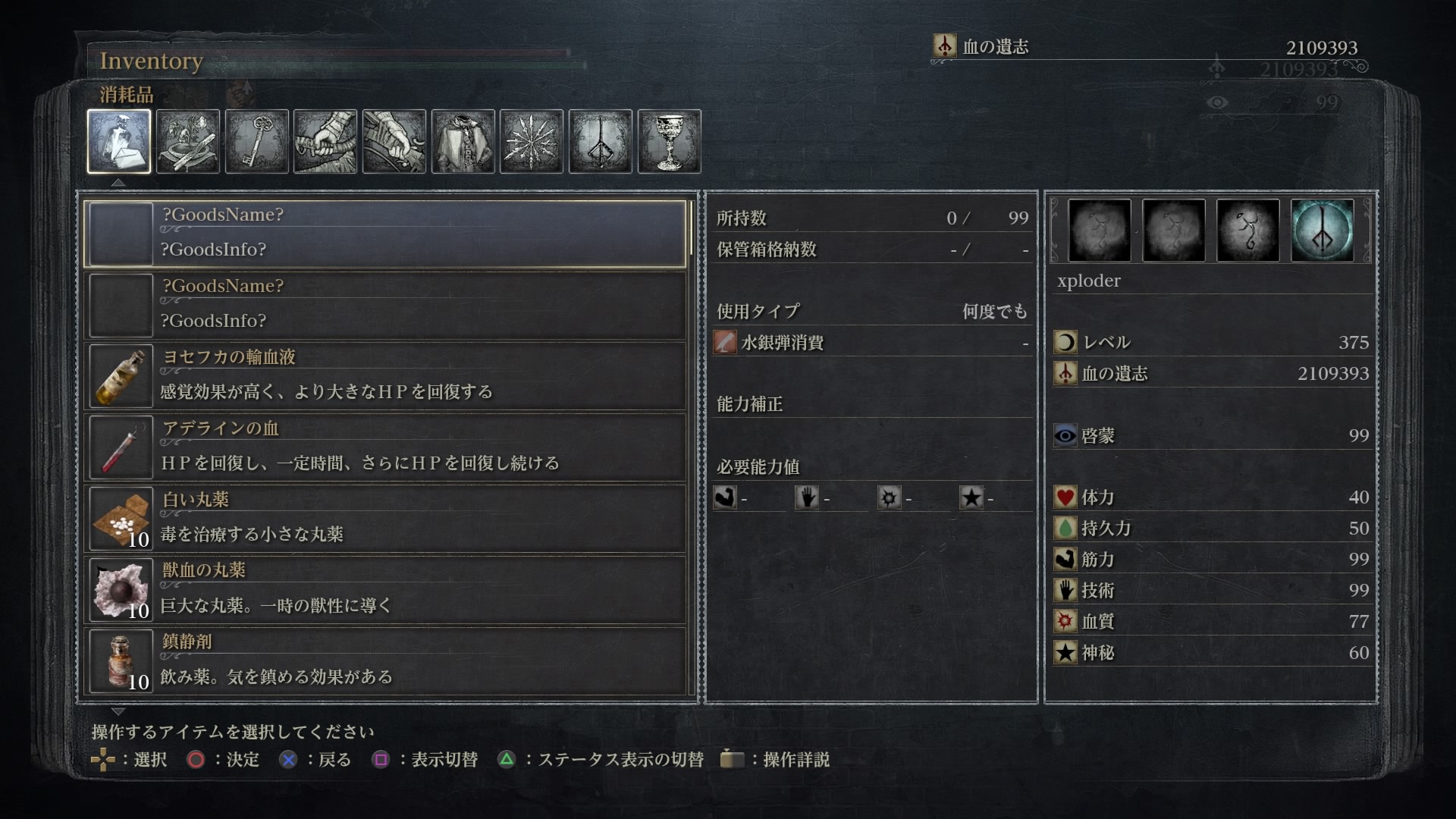The image size is (1456, 819).
Task: Open the key items tab
Action: coord(257,141)
